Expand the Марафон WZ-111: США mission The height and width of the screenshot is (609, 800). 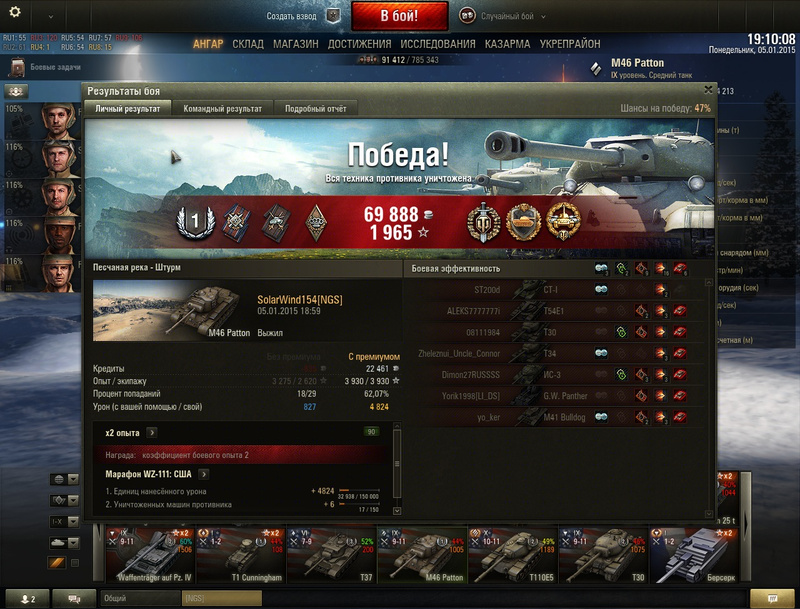point(203,474)
